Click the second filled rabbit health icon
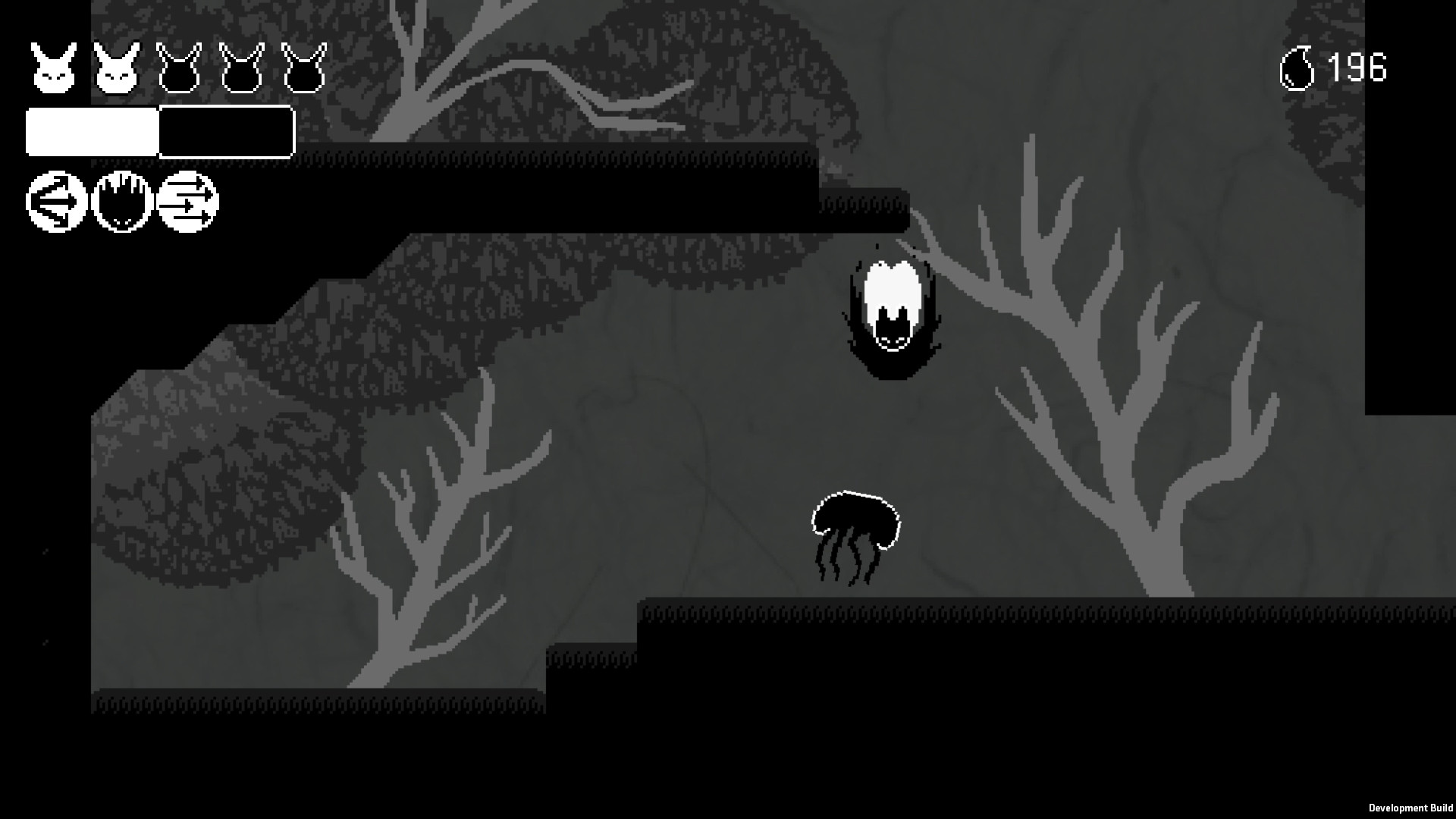Image resolution: width=1456 pixels, height=819 pixels. [116, 67]
